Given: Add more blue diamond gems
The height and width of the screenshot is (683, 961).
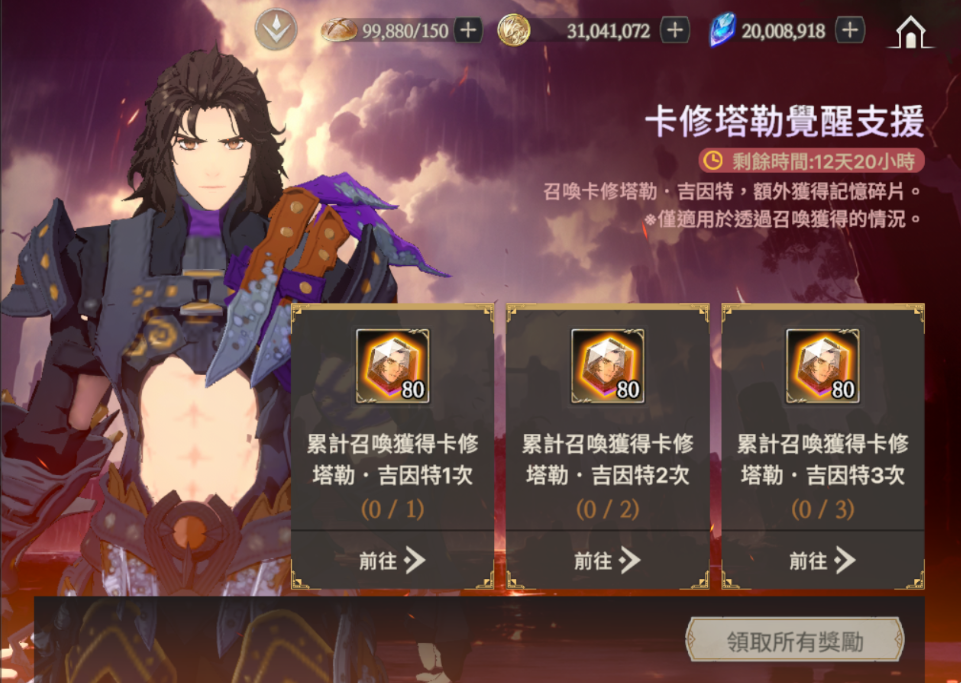Looking at the screenshot, I should (850, 30).
